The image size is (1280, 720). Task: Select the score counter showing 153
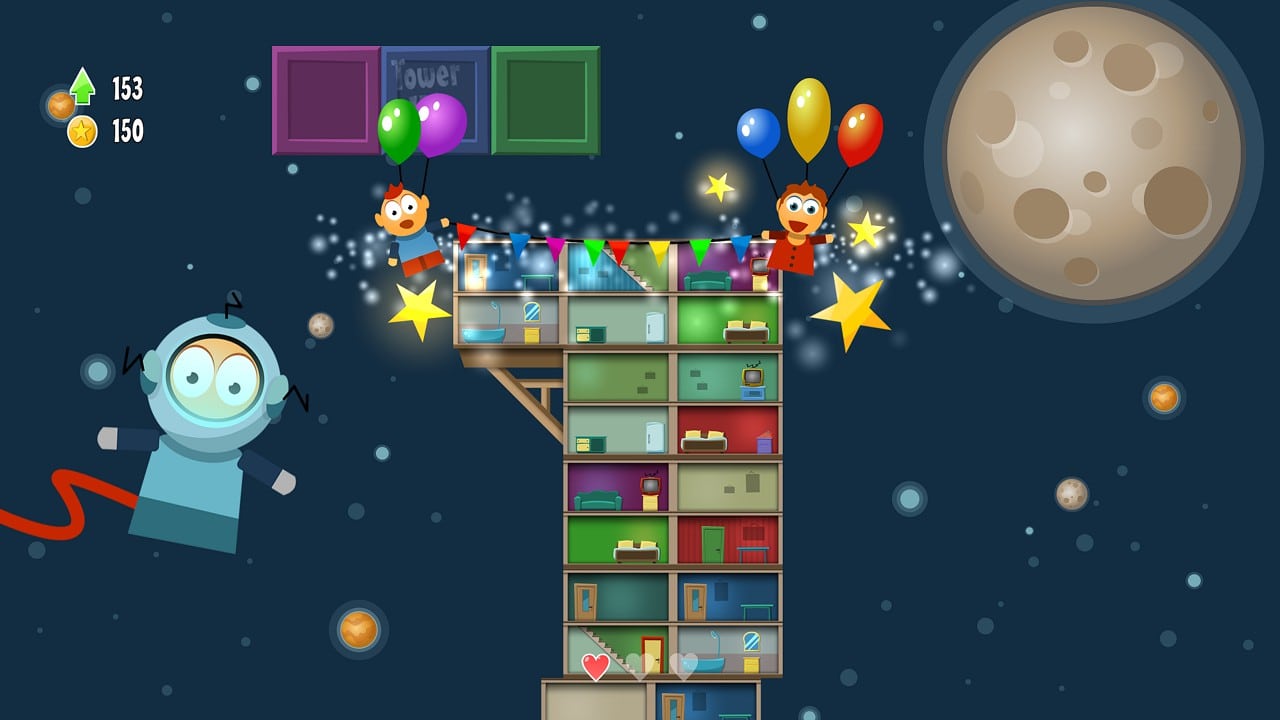[129, 88]
